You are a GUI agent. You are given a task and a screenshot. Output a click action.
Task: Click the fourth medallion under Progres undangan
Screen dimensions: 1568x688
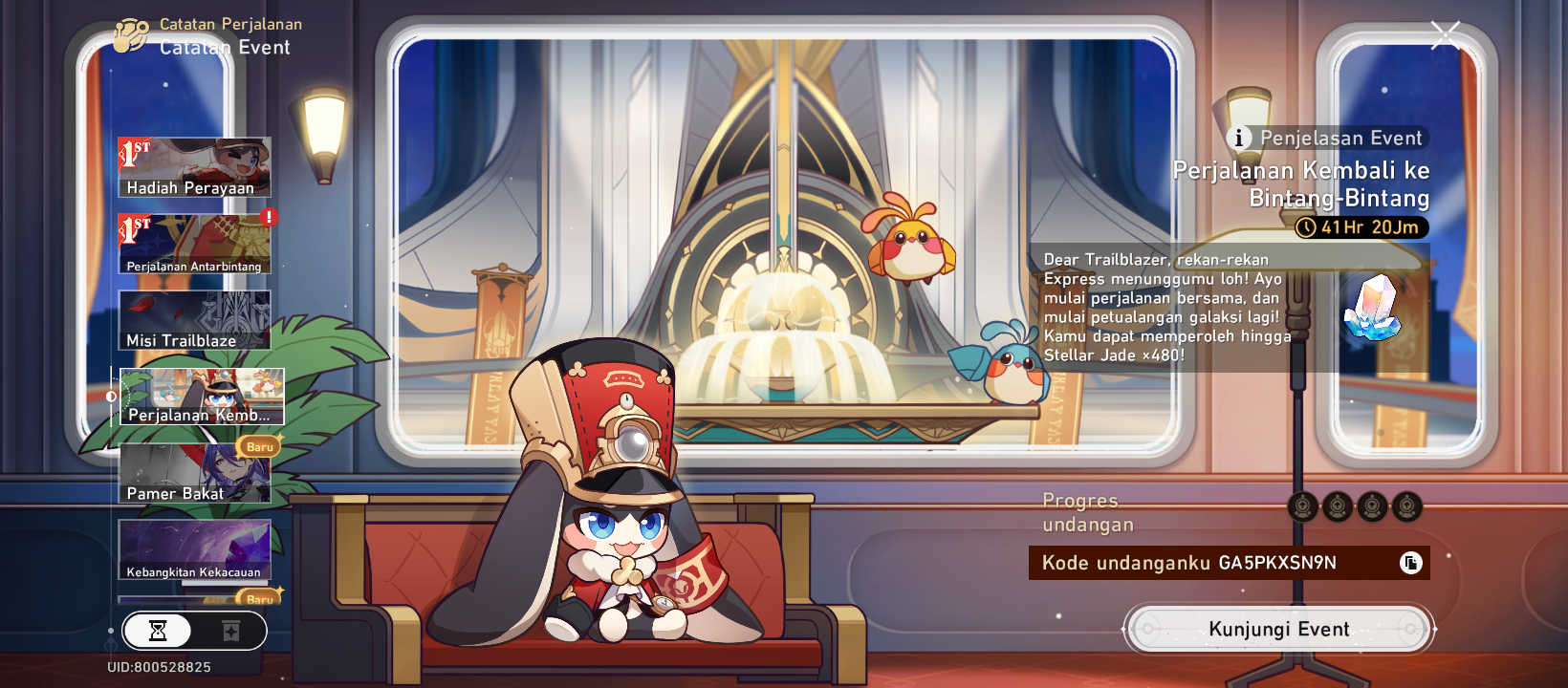[1406, 506]
